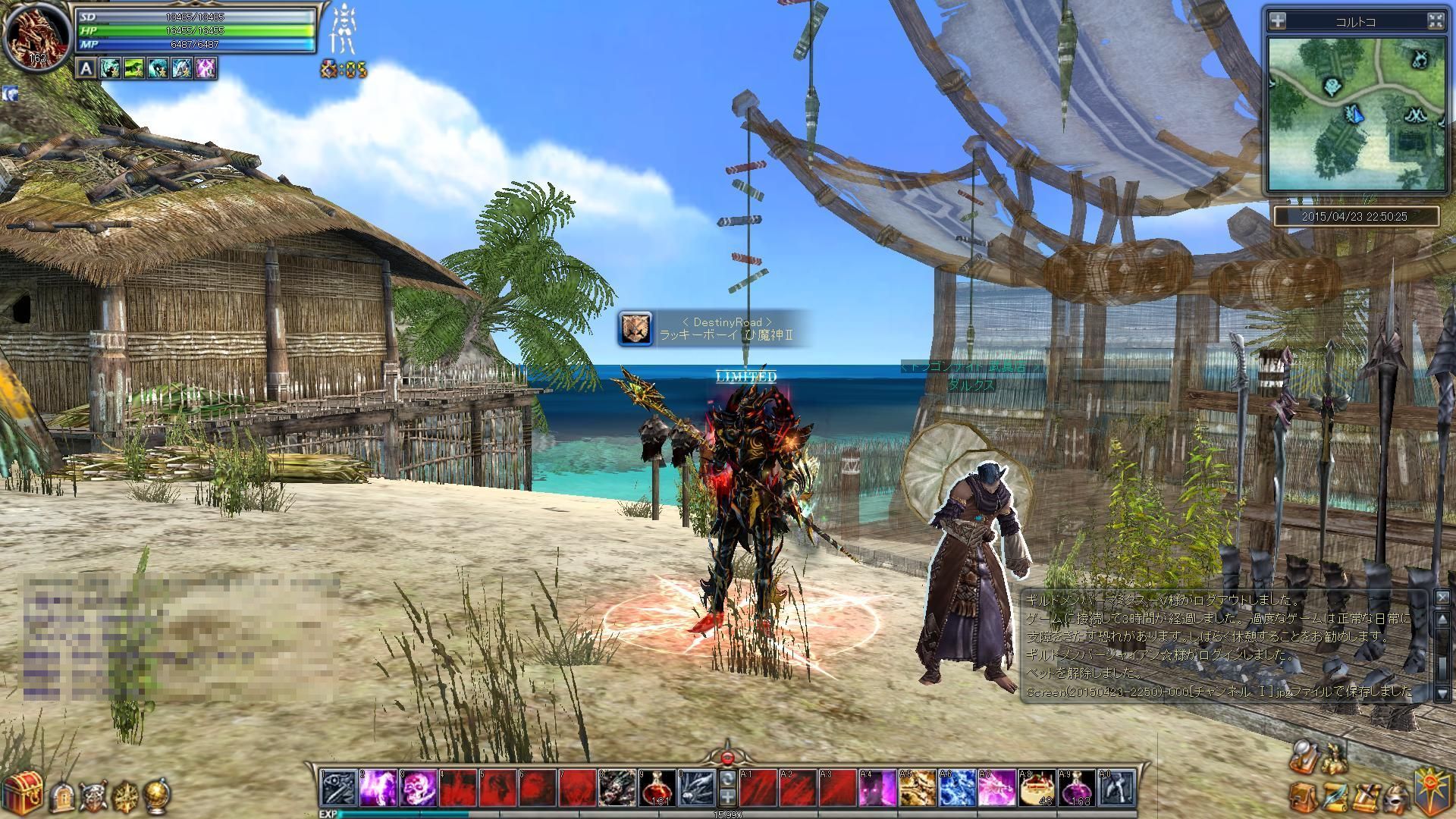The width and height of the screenshot is (1456, 819).
Task: Activate the blue lightning skill in slot A:6
Action: pyautogui.click(x=957, y=788)
